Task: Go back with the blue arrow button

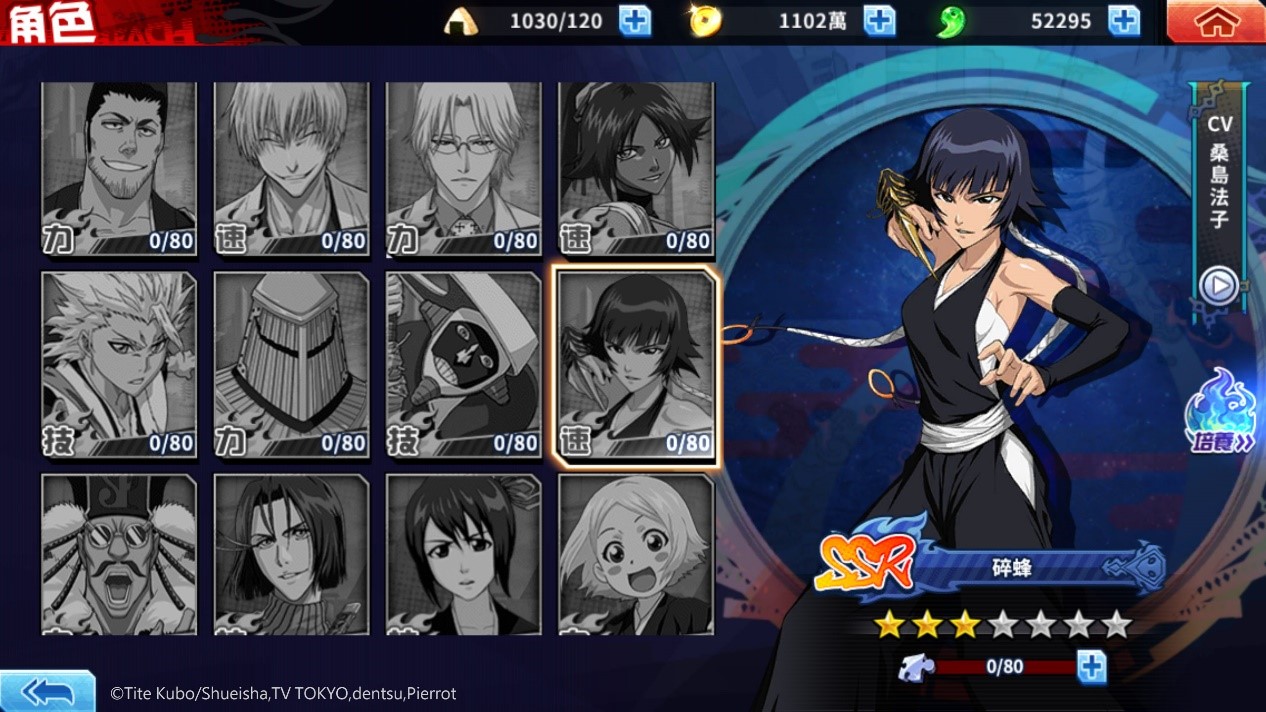Action: (47, 691)
